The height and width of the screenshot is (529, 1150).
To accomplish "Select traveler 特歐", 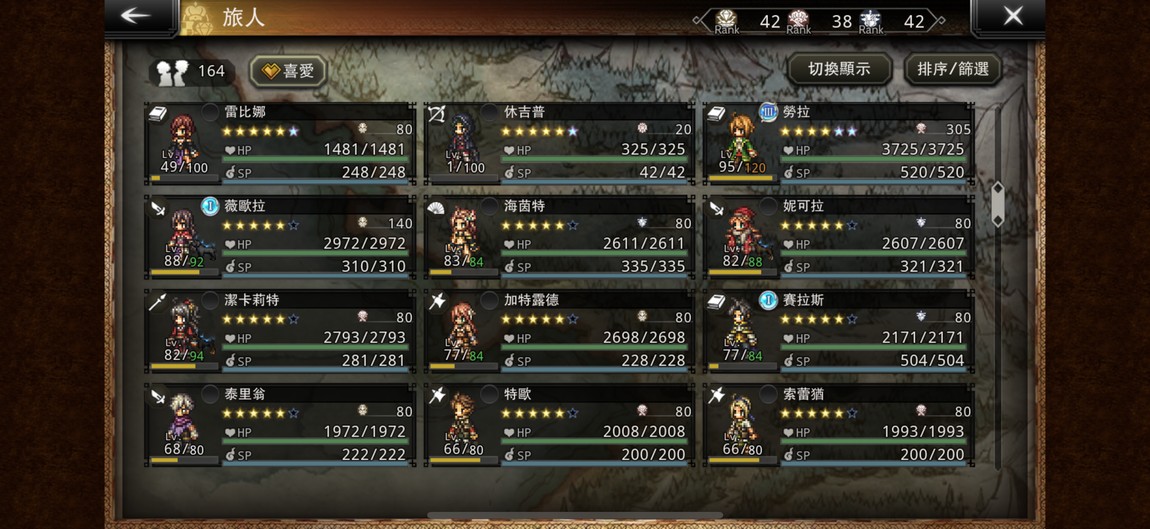I will point(559,425).
